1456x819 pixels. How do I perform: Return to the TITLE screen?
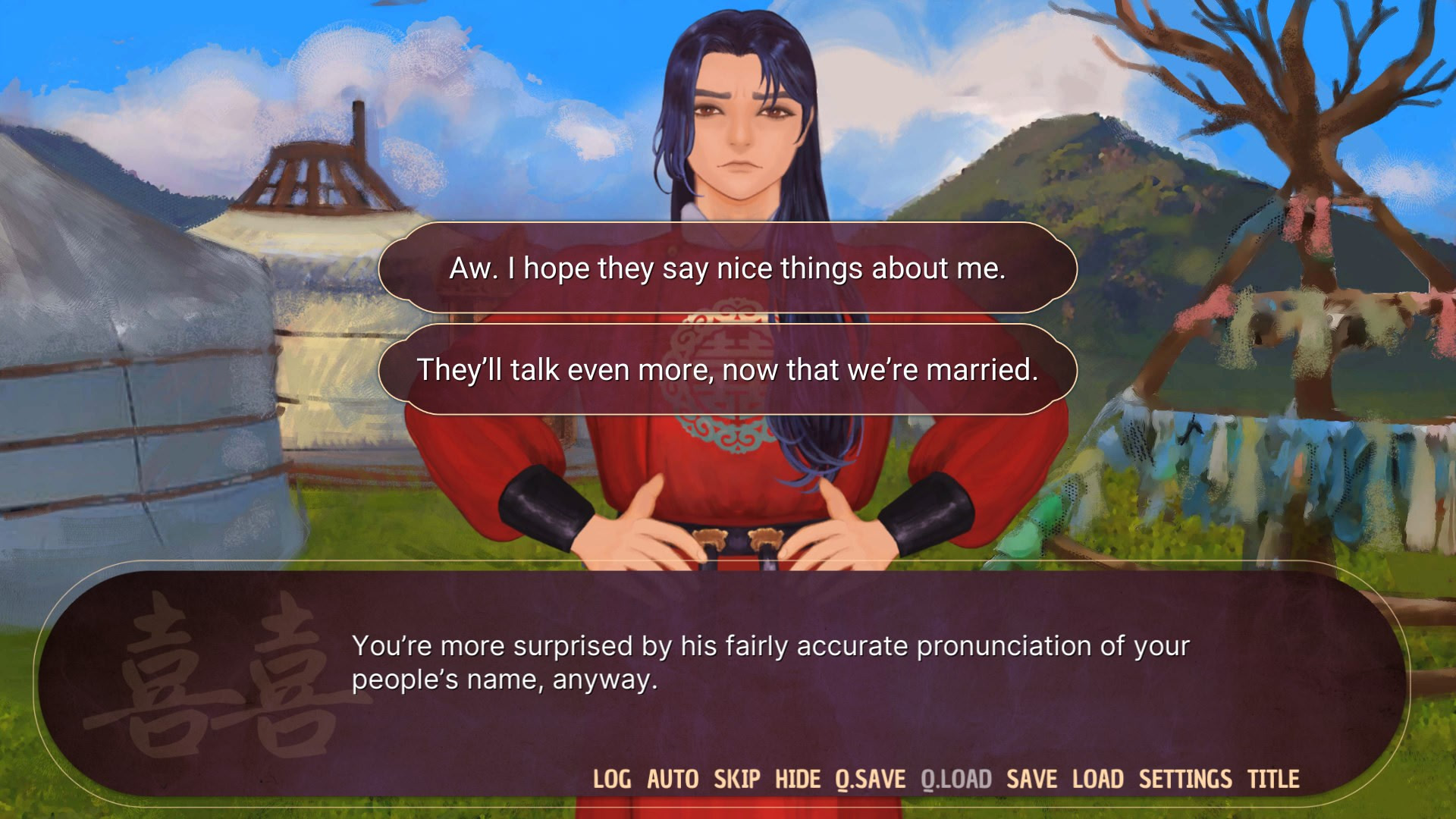pos(1274,778)
